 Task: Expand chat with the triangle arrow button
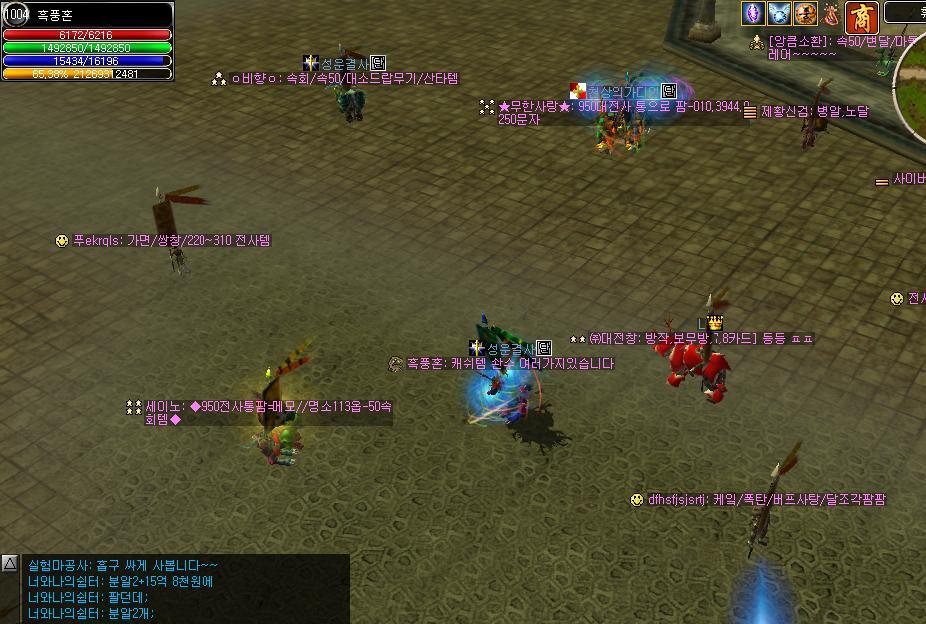[10, 564]
